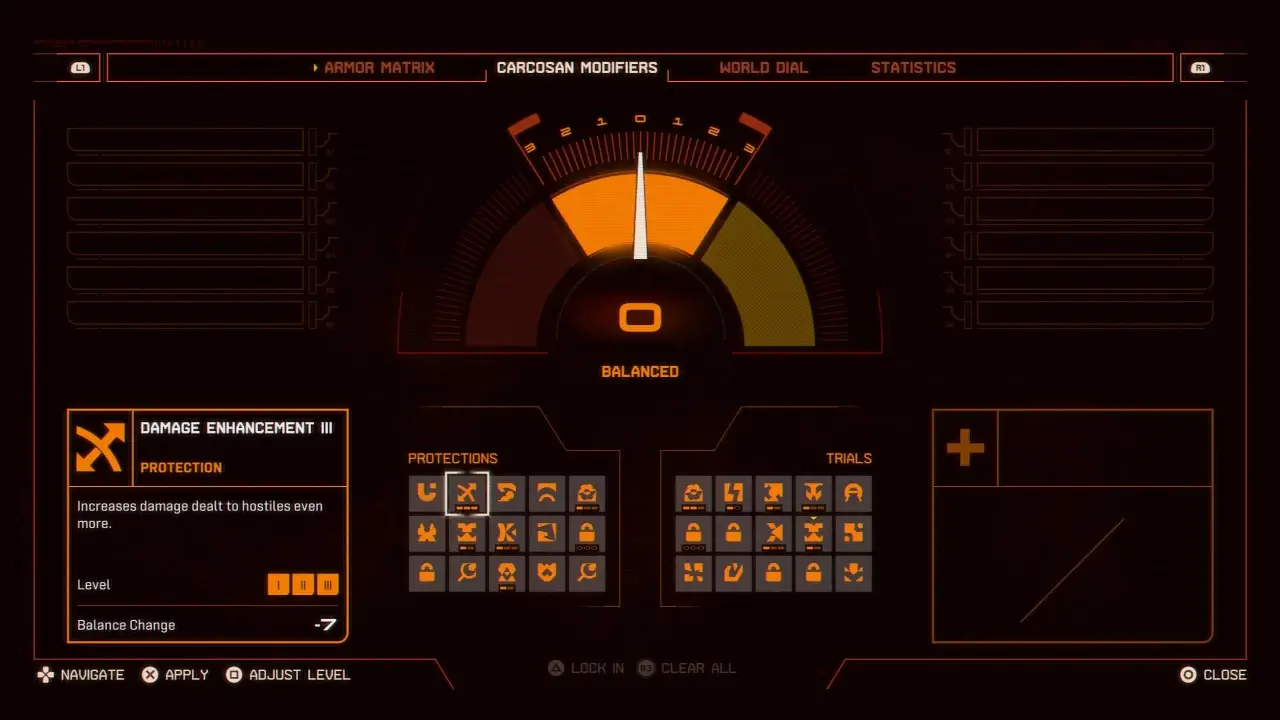Click the plus tile in the empty modifier panel

coord(965,448)
